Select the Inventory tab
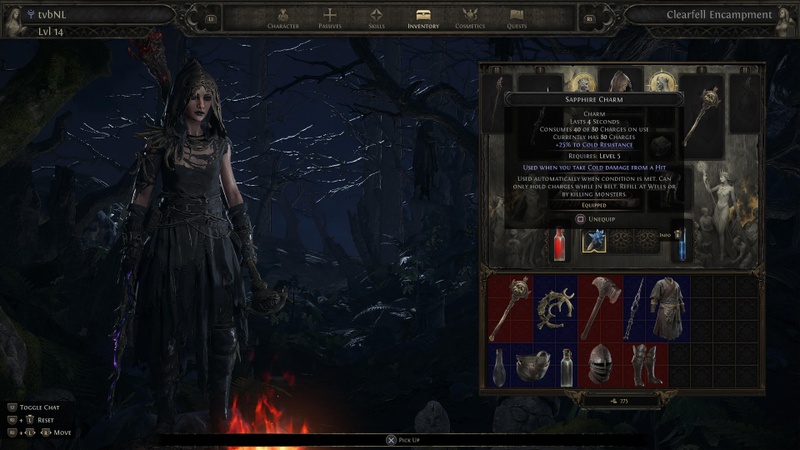This screenshot has height=450, width=800. [x=423, y=17]
